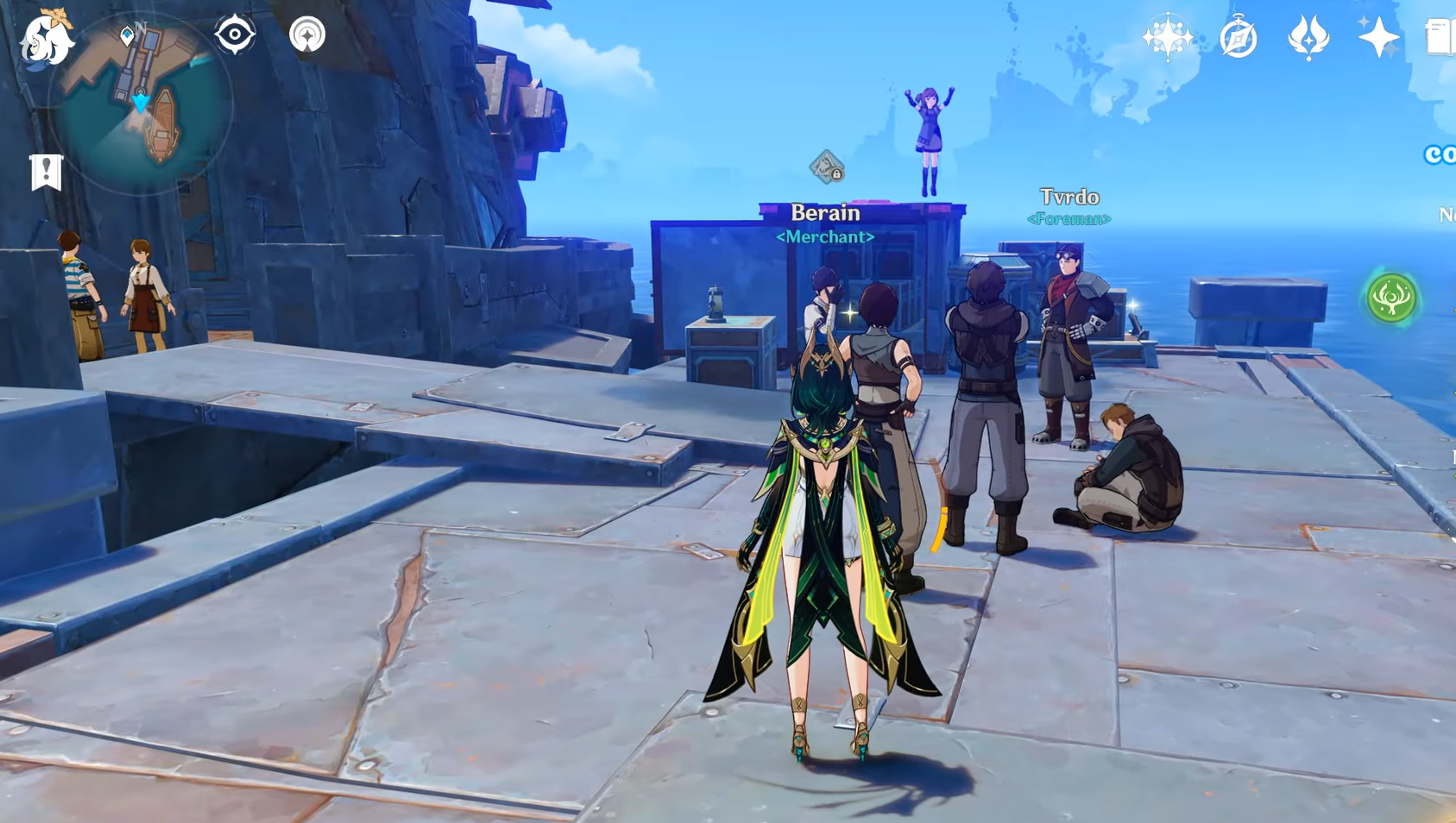
Task: Click the grey arc-and-star icon beside the eye
Action: coord(307,35)
